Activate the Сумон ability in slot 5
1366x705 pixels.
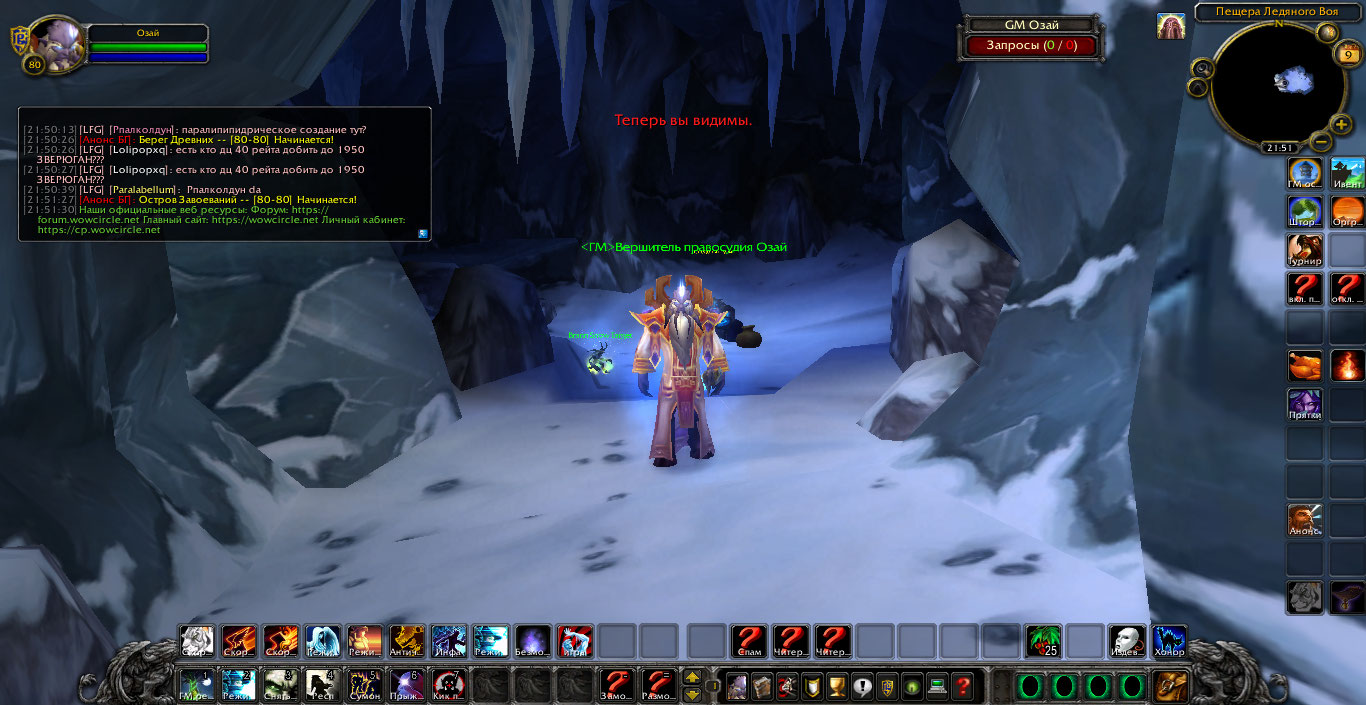click(x=364, y=685)
